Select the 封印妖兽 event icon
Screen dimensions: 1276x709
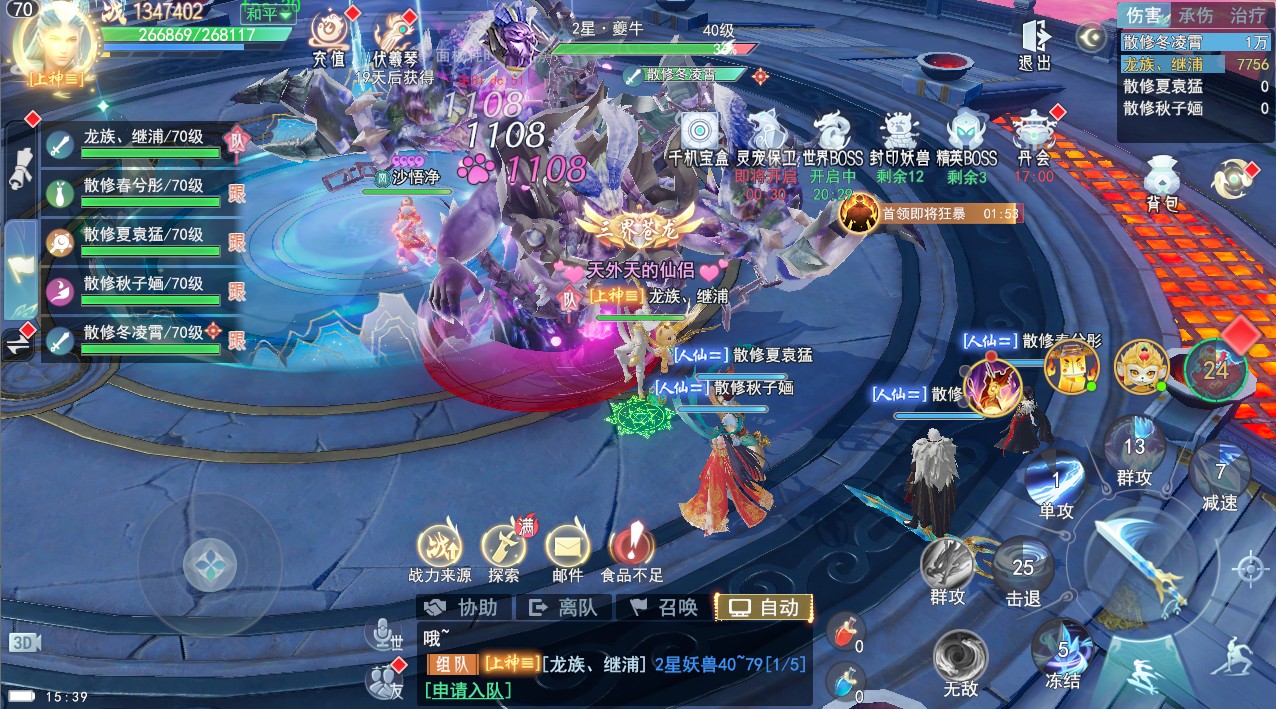(x=899, y=137)
